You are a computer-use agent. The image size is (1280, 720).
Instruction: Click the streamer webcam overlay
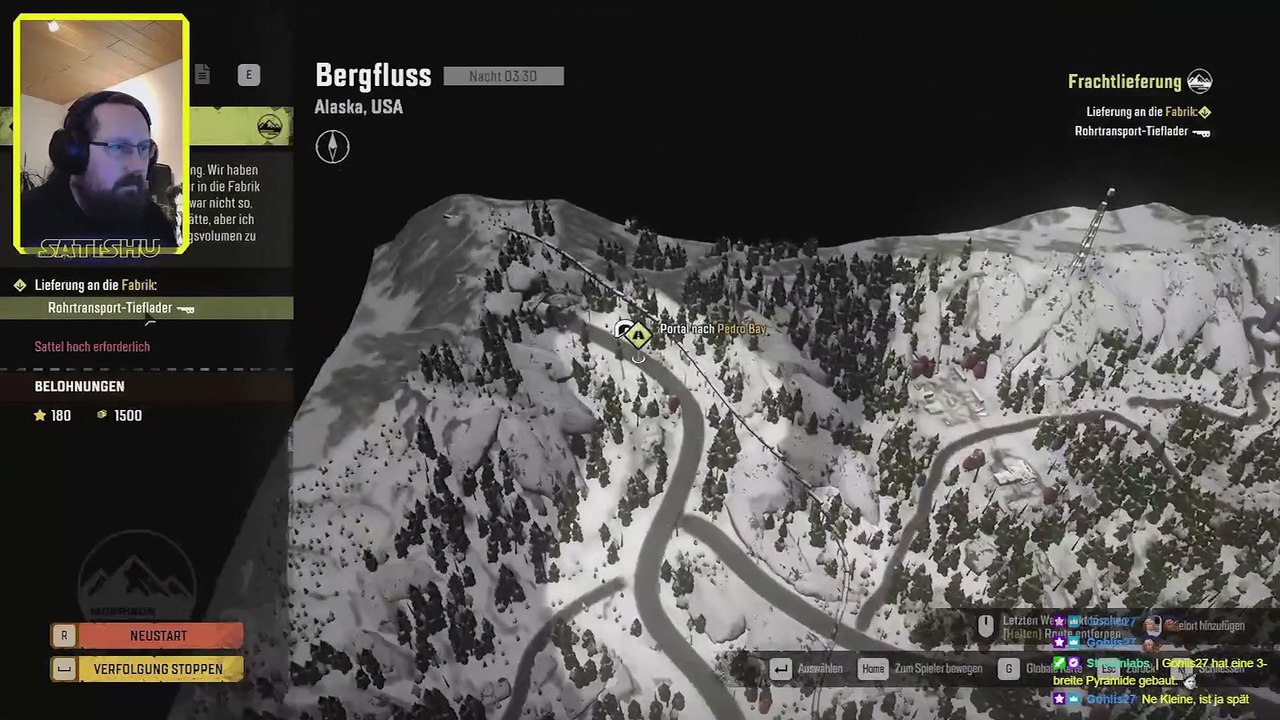click(x=101, y=132)
